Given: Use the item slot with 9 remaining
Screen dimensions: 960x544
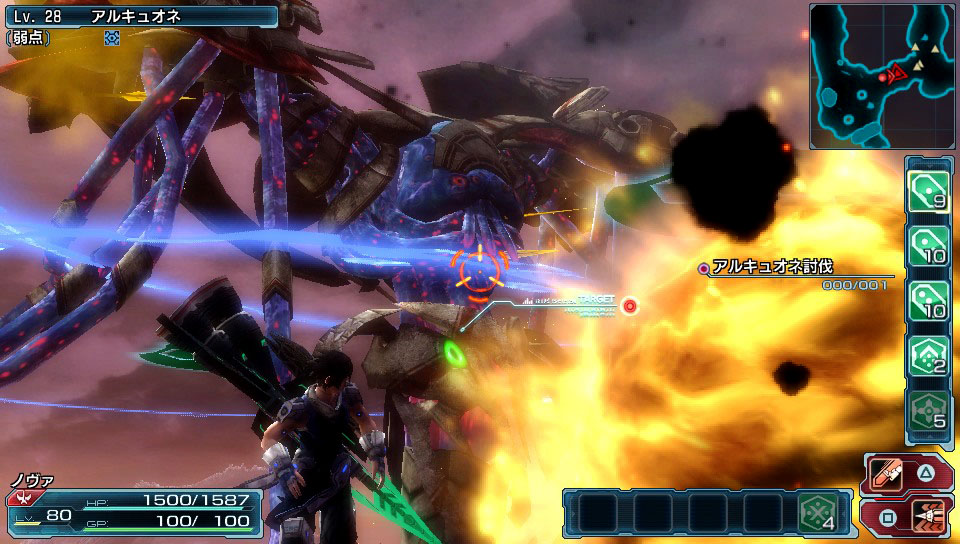Looking at the screenshot, I should pos(928,189).
